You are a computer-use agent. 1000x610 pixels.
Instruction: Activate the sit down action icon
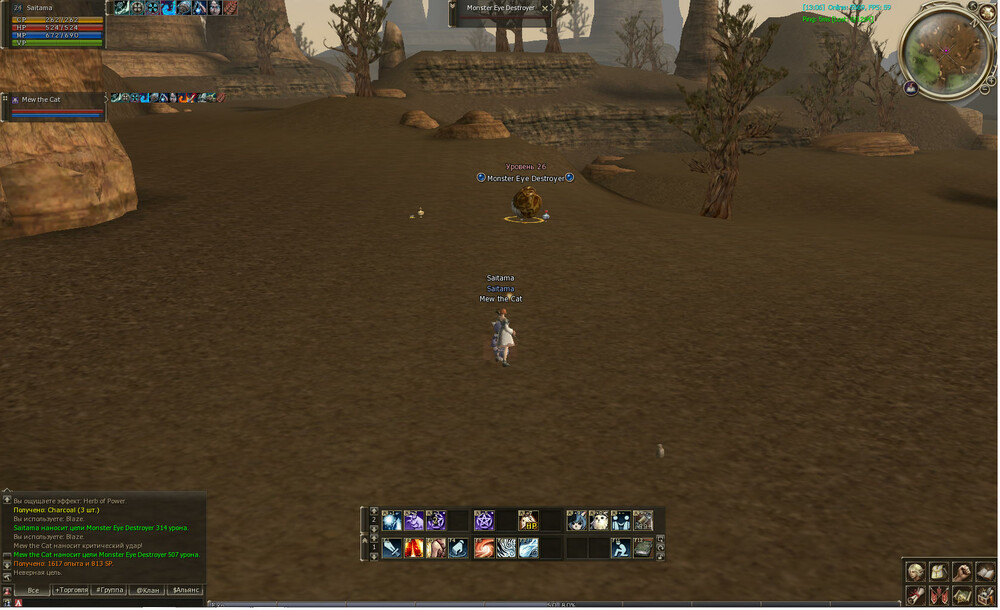[x=620, y=547]
